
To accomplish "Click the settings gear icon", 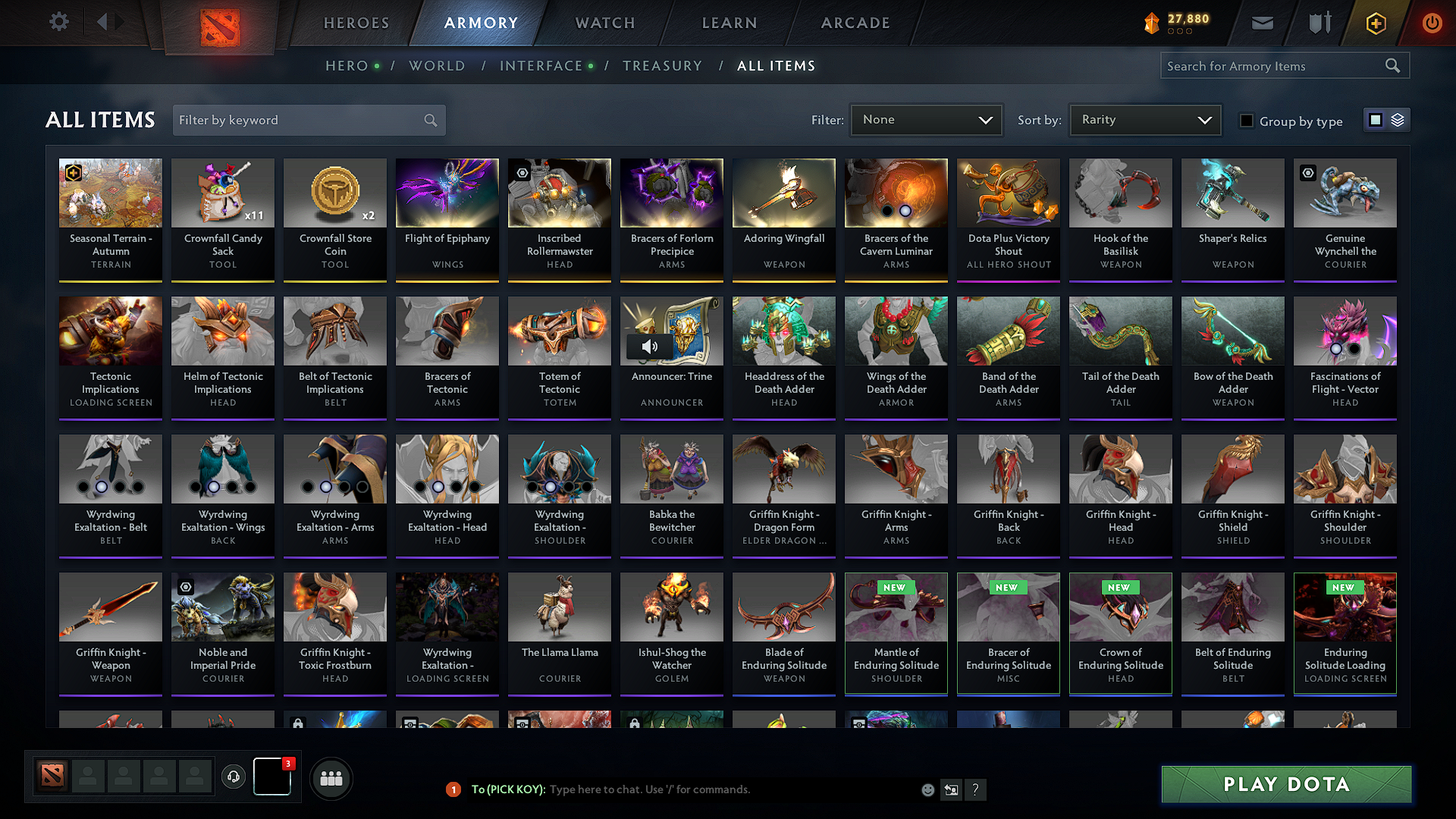I will click(x=58, y=22).
